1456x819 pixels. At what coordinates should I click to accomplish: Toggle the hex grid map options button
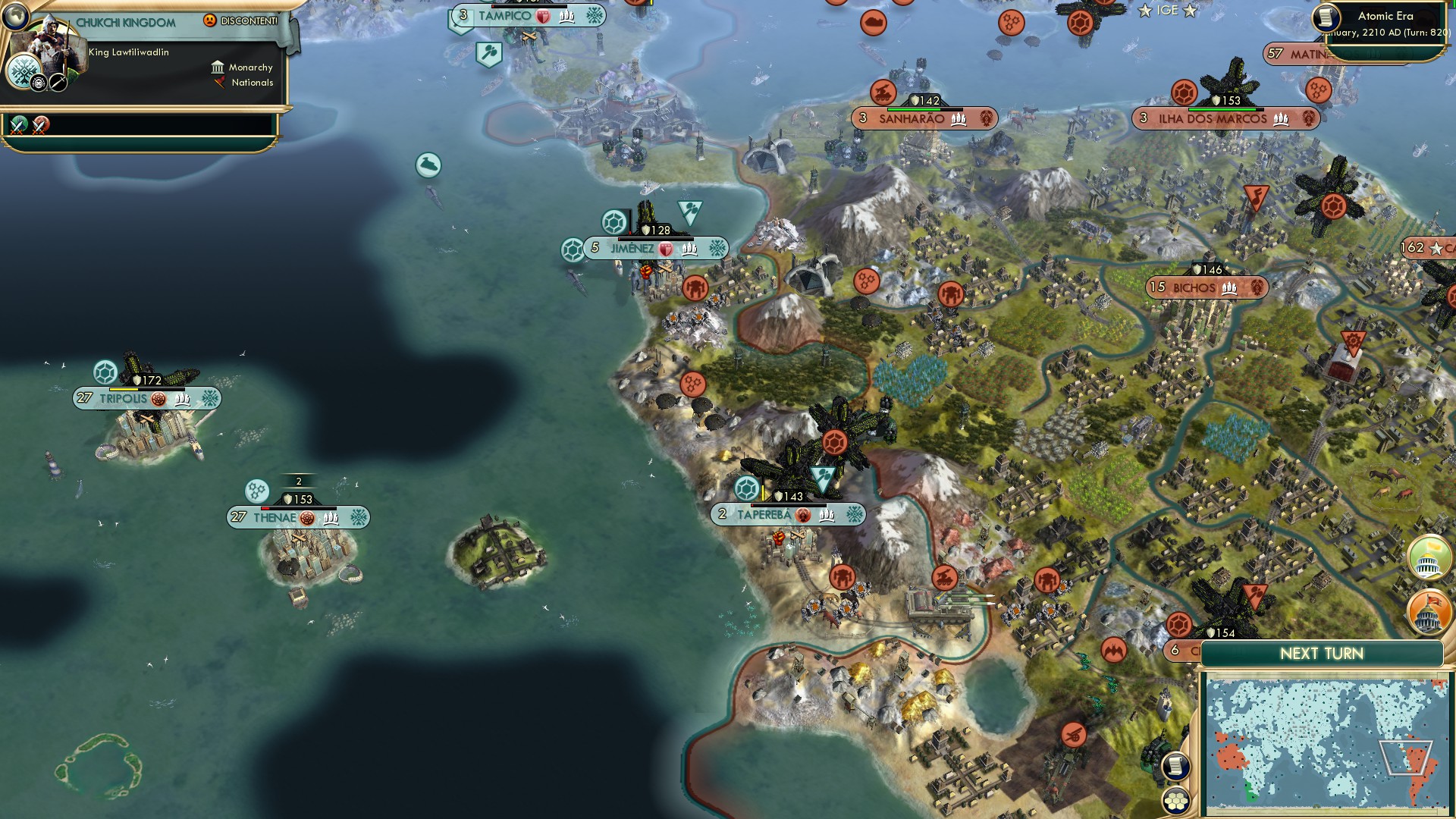[1175, 801]
